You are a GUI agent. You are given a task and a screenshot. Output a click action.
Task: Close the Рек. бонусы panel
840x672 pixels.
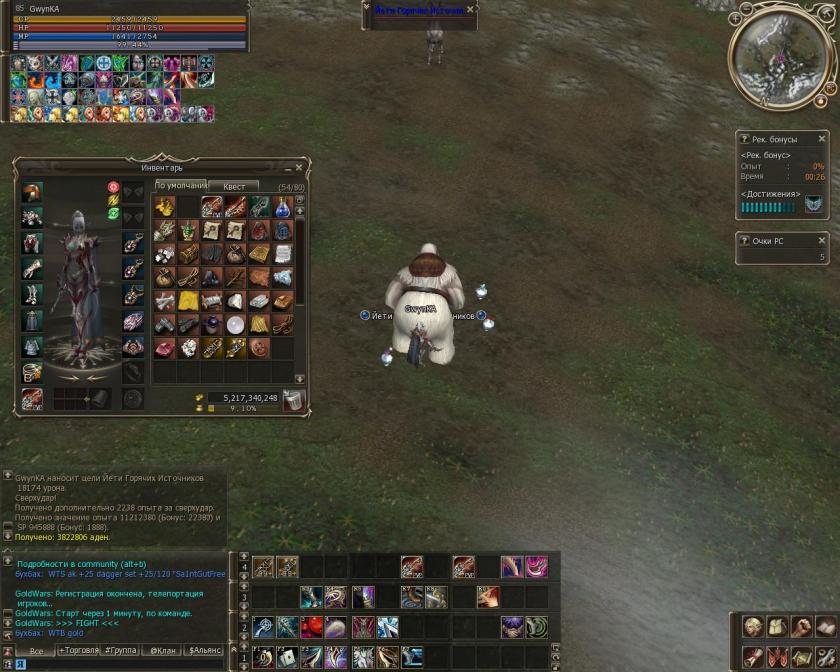pos(822,139)
